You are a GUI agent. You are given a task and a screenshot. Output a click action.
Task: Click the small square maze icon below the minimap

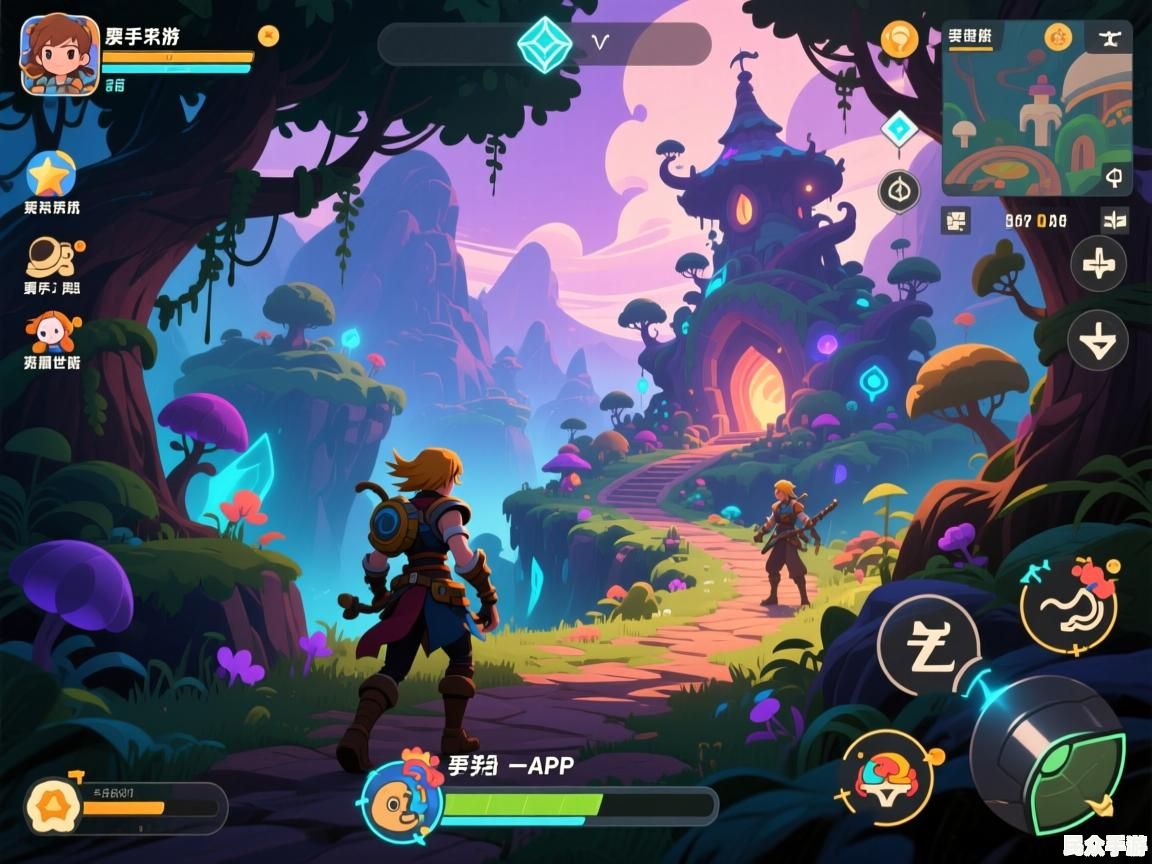[955, 220]
